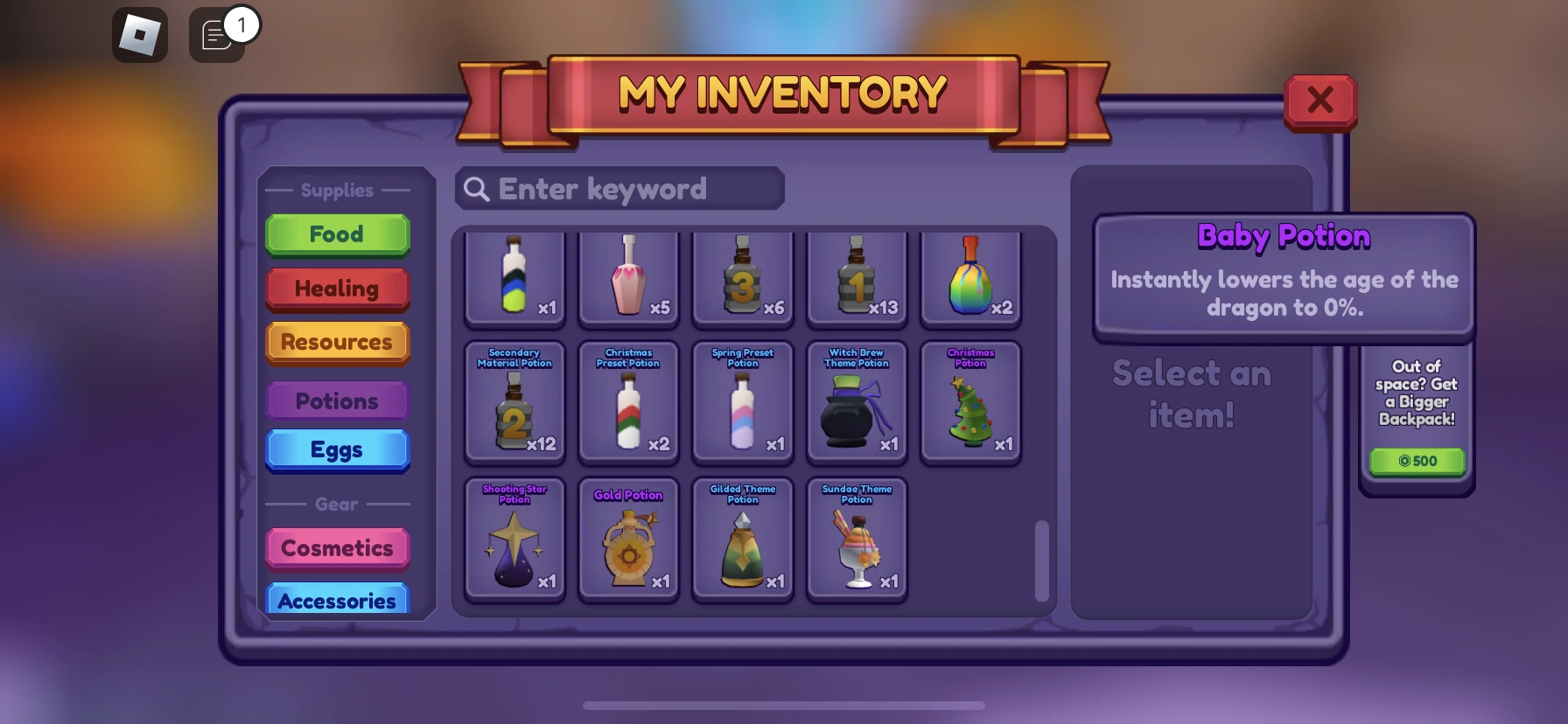Buy the Bigger Backpack for 500 Robux
1568x724 pixels.
(1417, 461)
